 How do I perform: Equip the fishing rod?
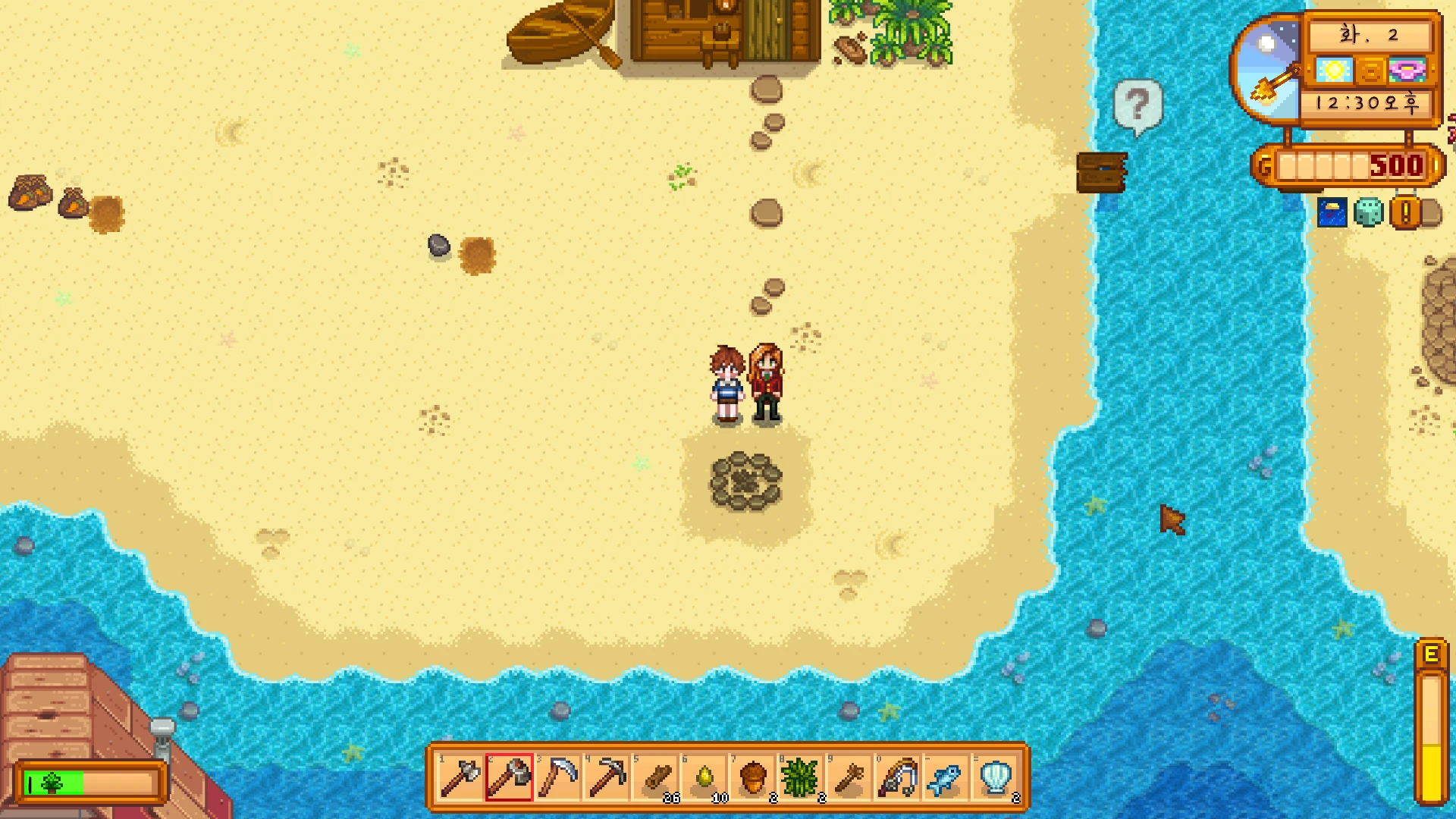898,777
